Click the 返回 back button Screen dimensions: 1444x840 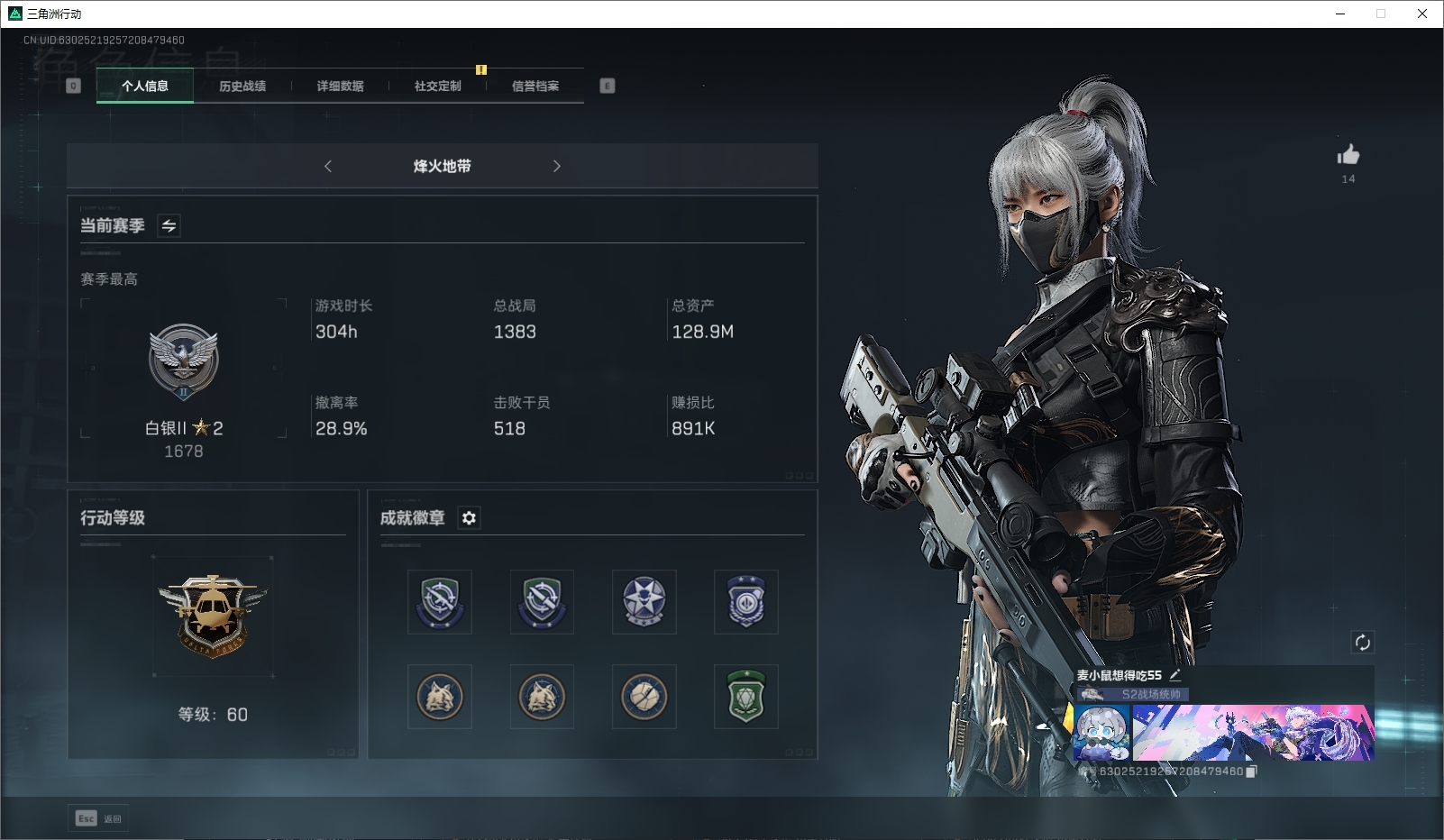click(99, 818)
